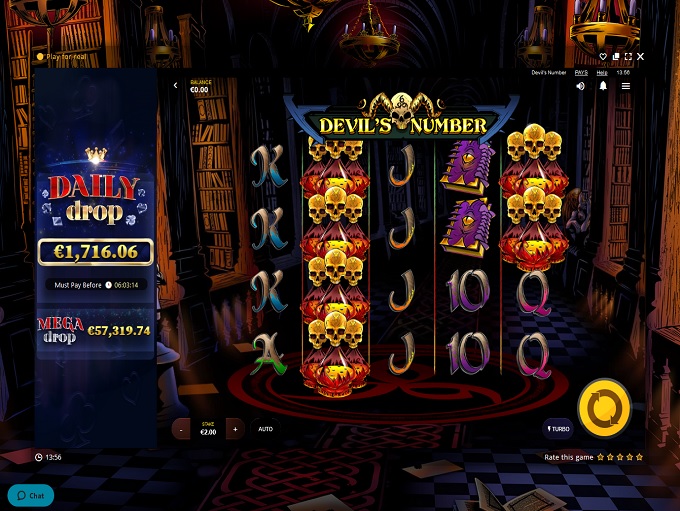680x511 pixels.
Task: Open the hamburger game menu
Action: point(626,86)
